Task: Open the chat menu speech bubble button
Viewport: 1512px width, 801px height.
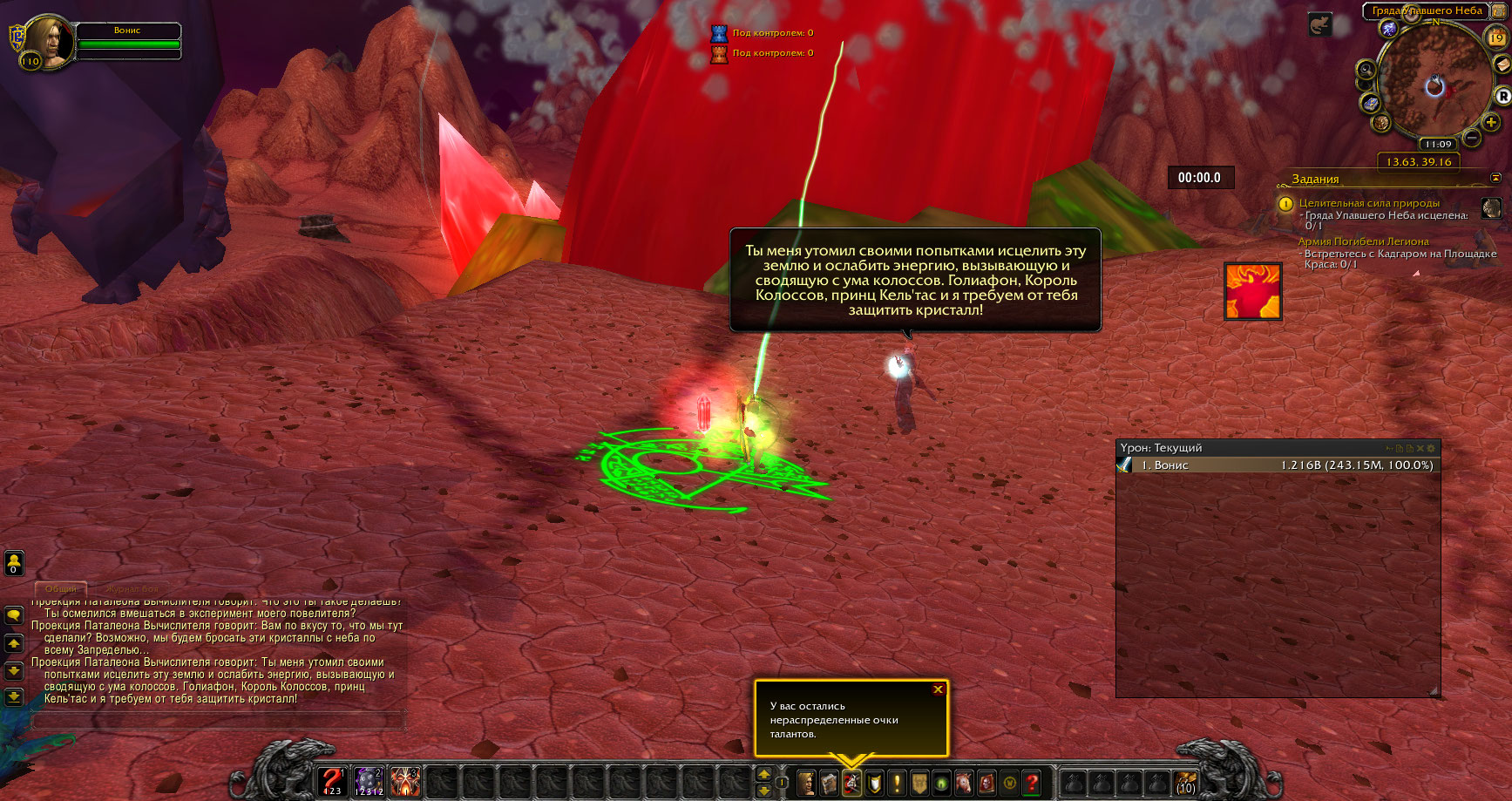Action: point(14,615)
